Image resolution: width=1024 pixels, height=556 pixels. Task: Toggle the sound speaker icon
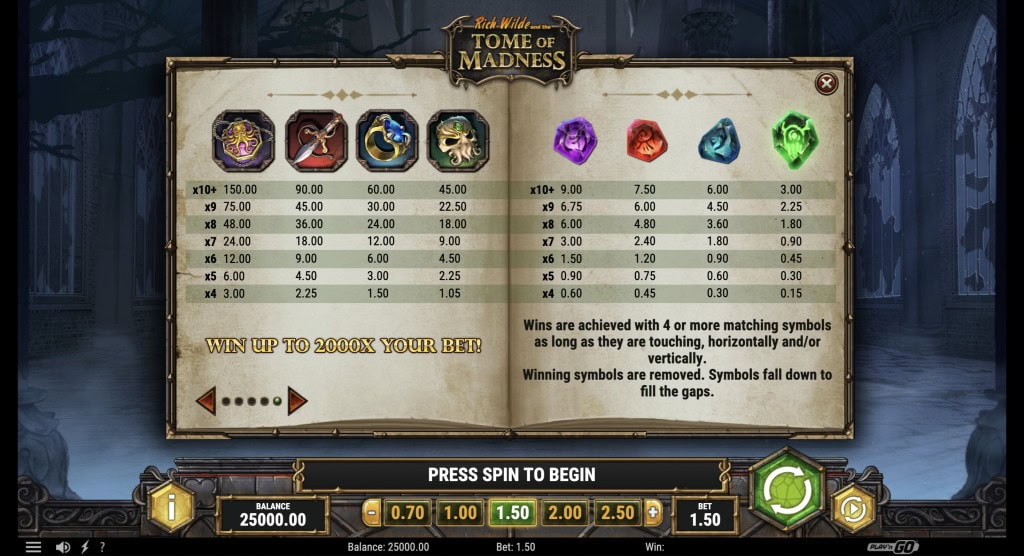click(62, 547)
